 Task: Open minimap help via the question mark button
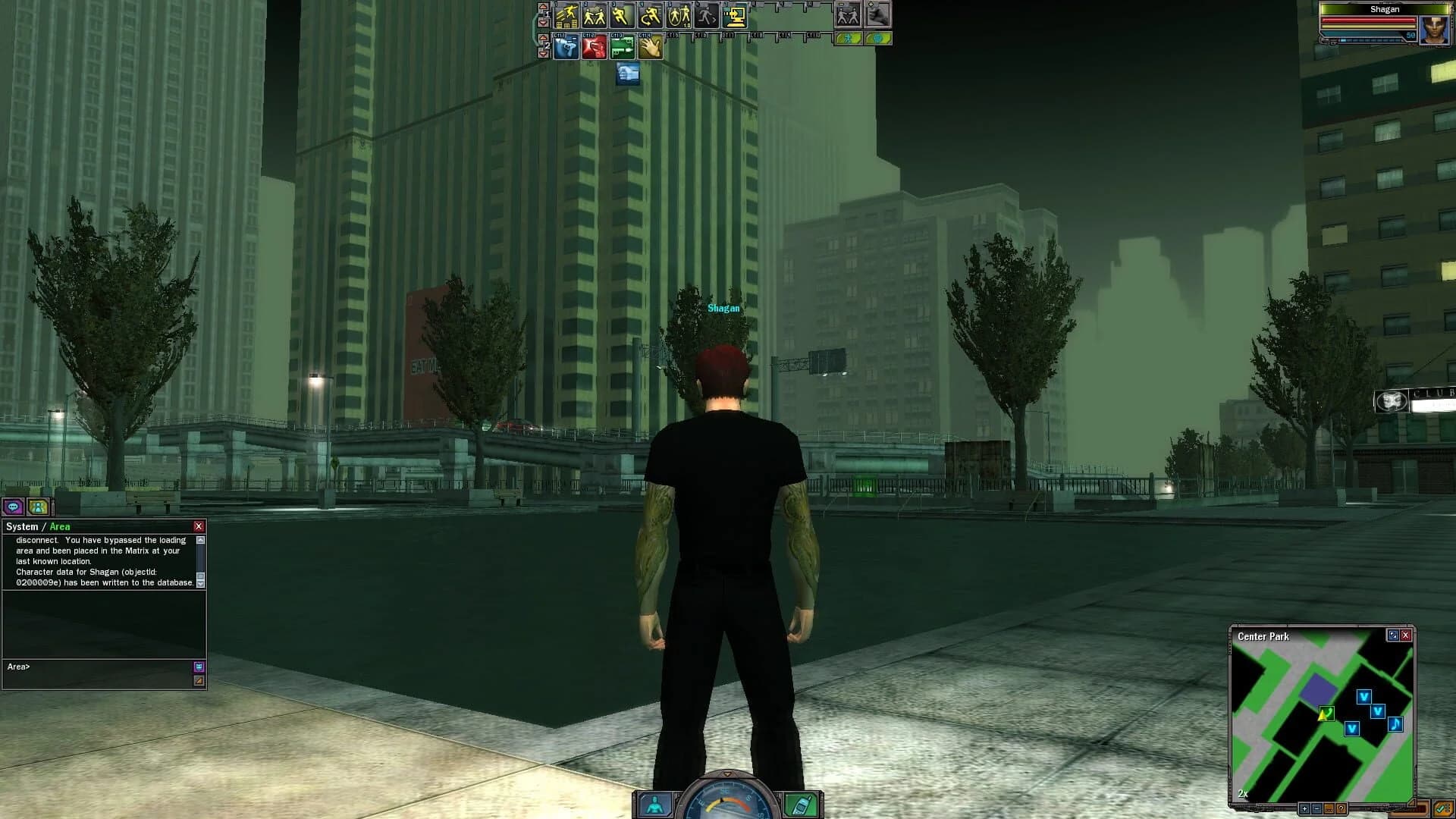click(1341, 809)
